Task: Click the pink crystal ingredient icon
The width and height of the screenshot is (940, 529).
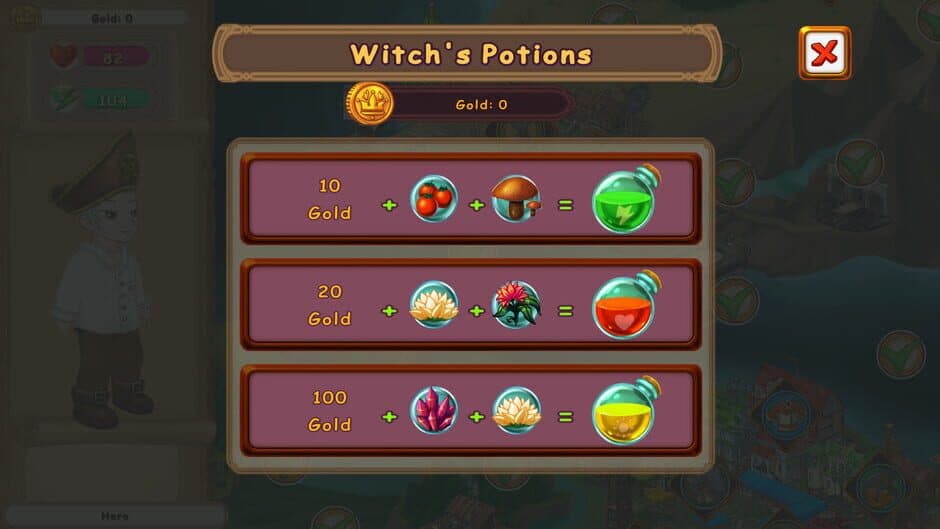Action: [x=435, y=410]
